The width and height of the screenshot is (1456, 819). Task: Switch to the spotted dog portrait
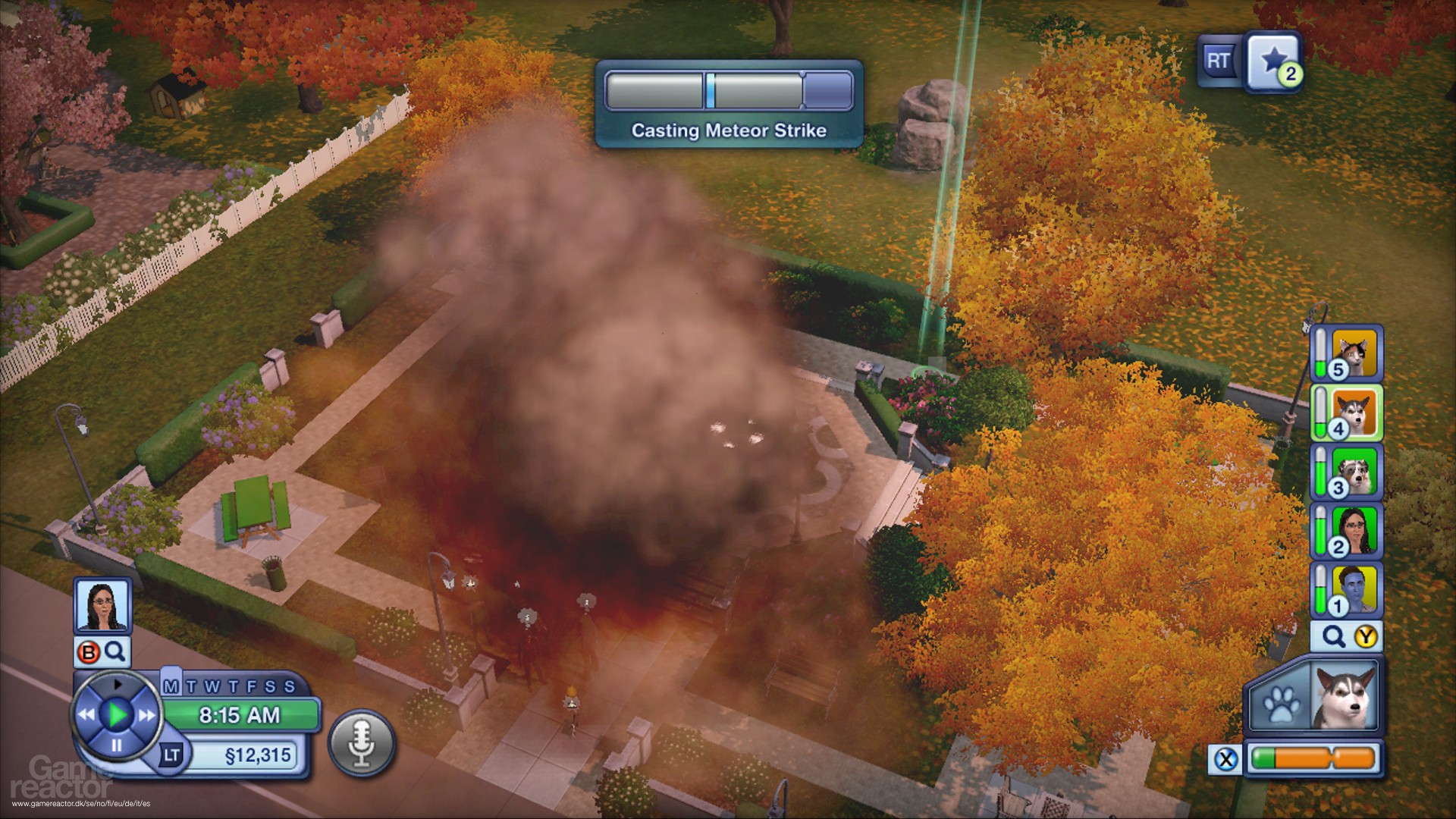click(x=1354, y=470)
